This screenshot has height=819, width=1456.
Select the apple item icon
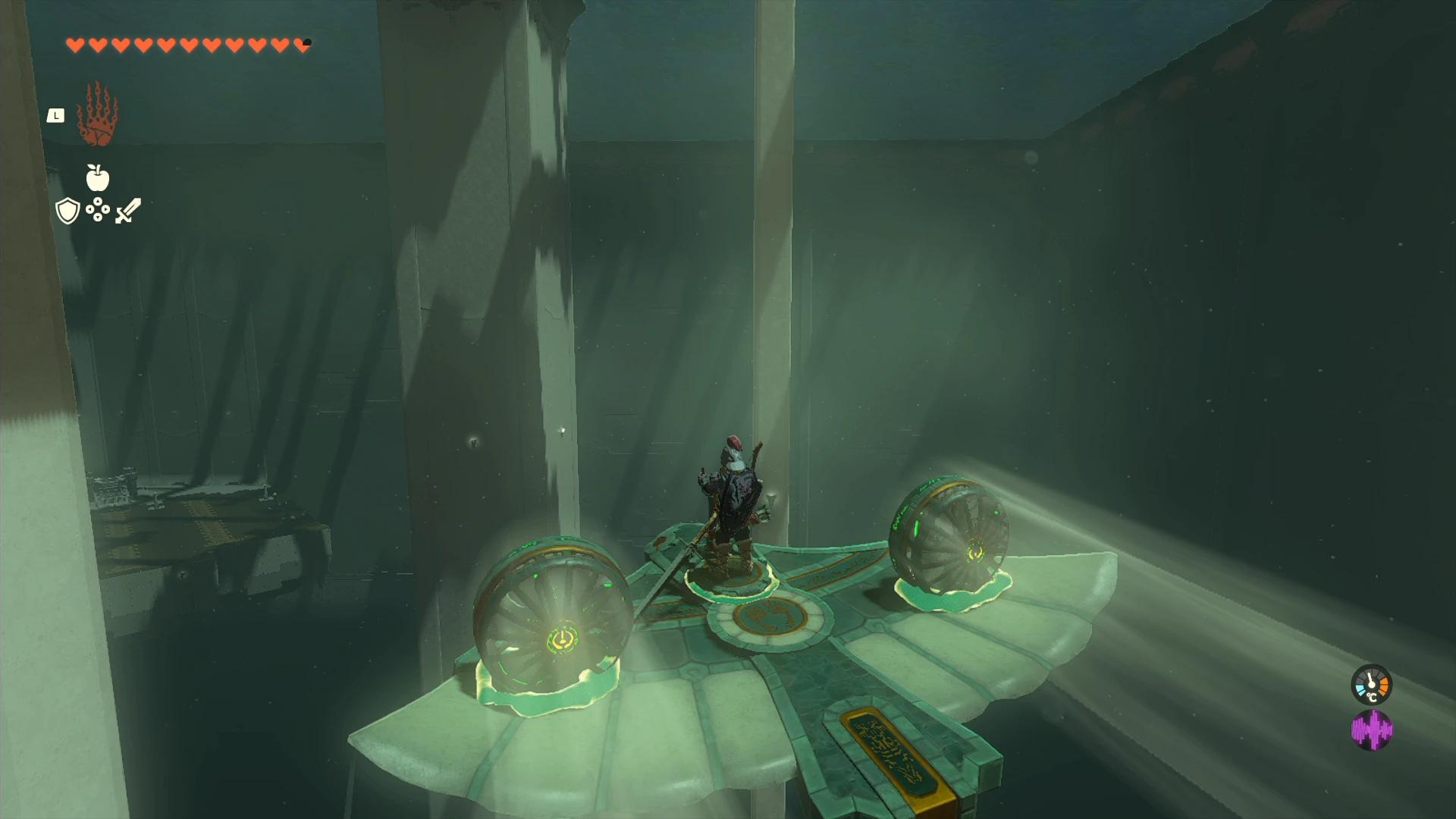[98, 177]
